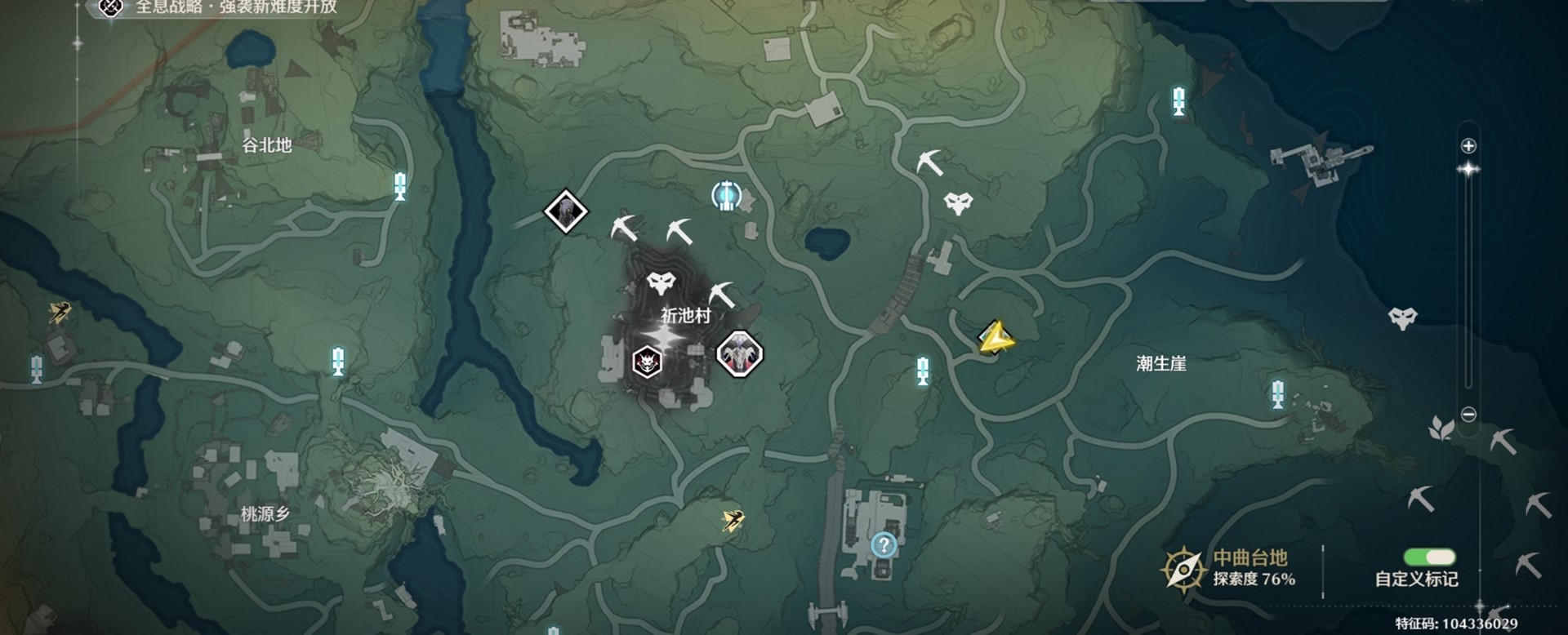
Task: Open the 中曲台地 exploration progress compass
Action: (x=1183, y=569)
